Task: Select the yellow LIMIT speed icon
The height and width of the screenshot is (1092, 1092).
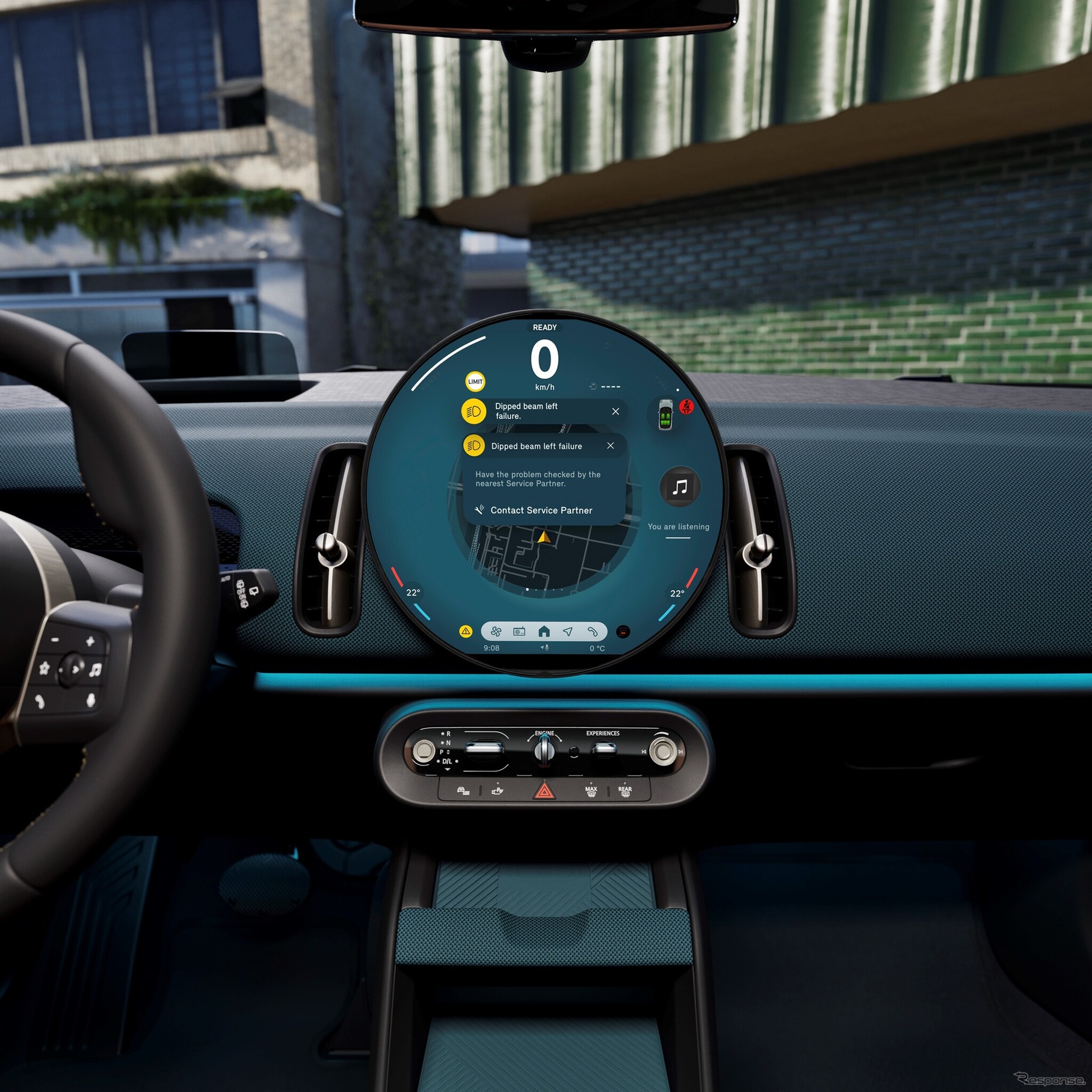Action: click(x=475, y=381)
